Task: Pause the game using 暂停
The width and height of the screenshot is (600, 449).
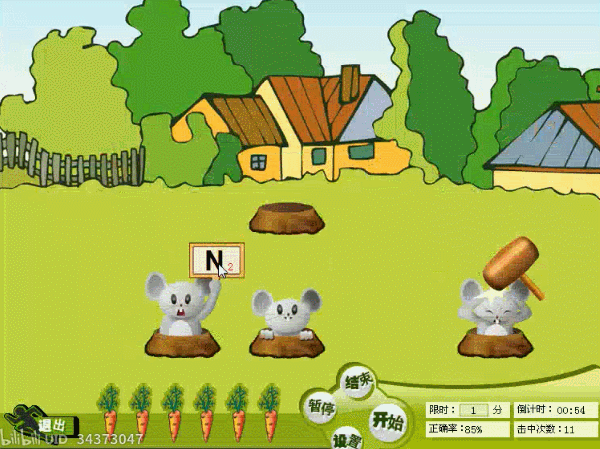Action: [321, 408]
